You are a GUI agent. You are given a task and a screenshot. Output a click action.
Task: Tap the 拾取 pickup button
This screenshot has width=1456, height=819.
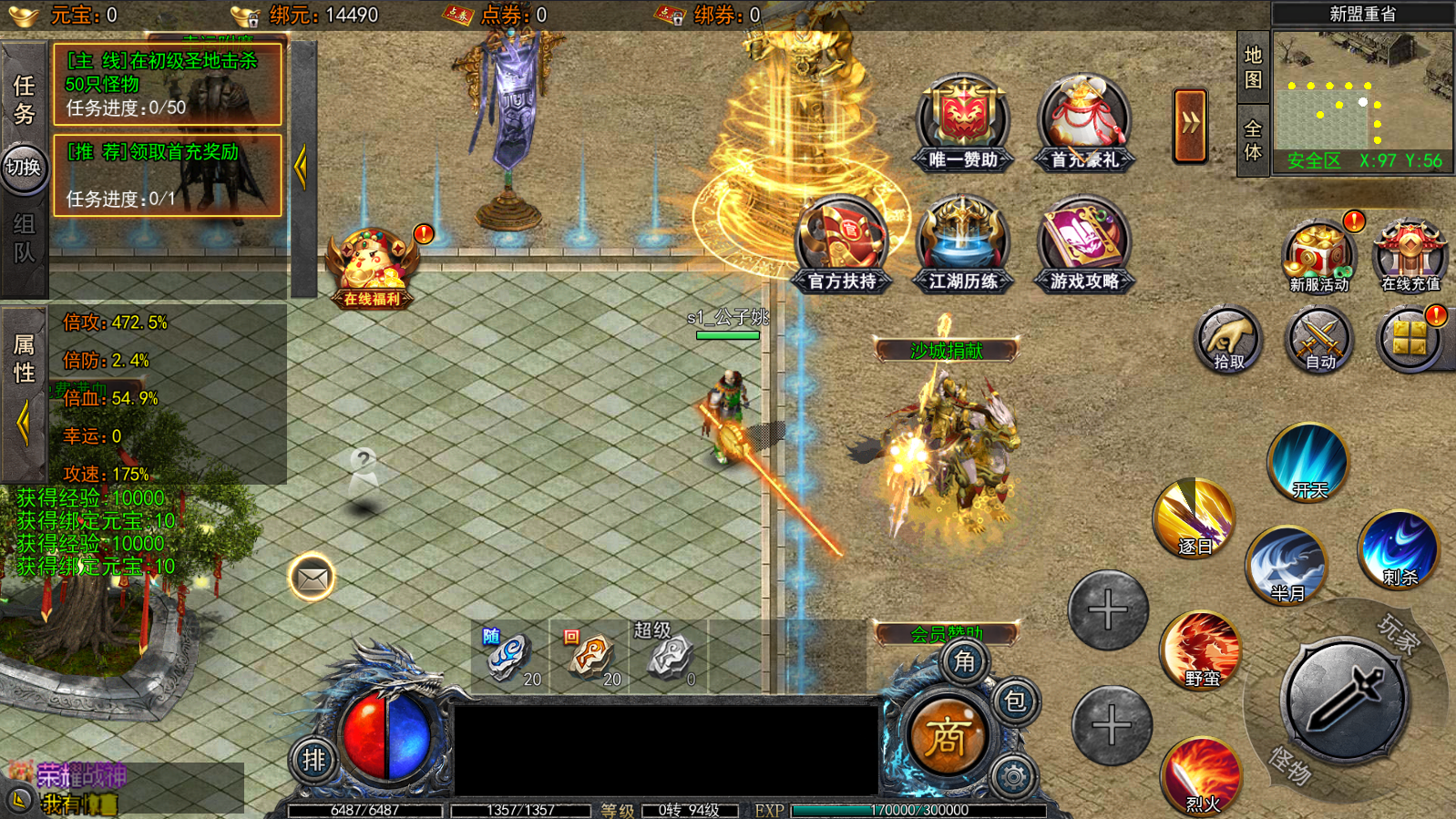point(1228,341)
